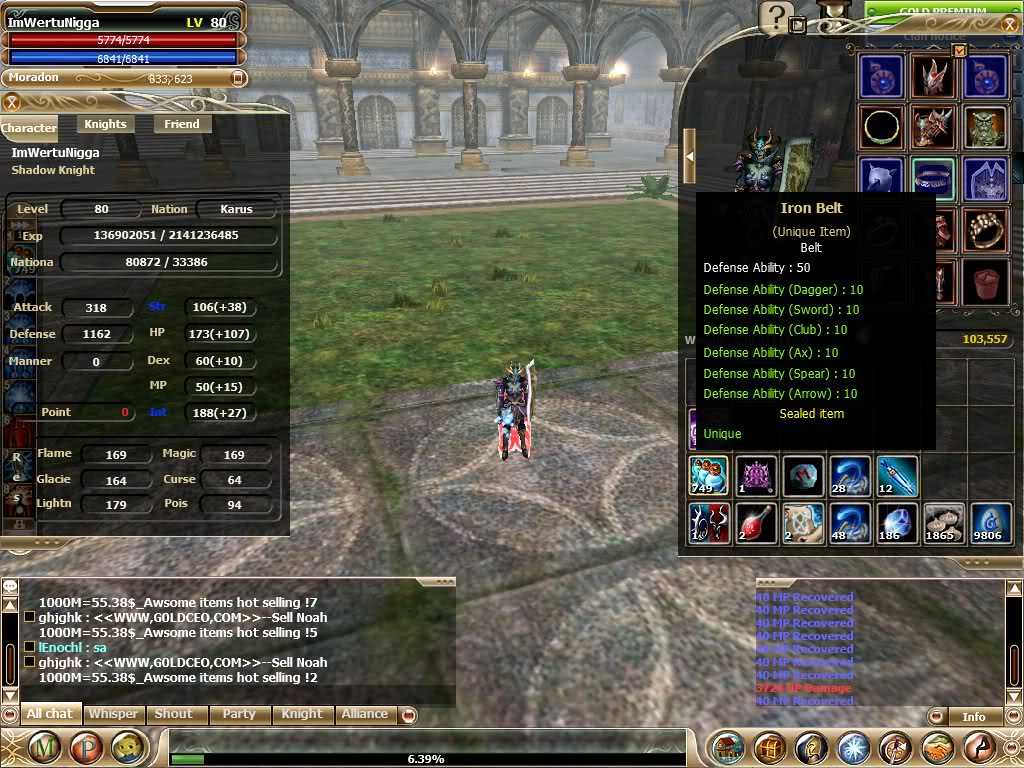
Task: Click the equipped gold necklace slot
Action: (x=881, y=127)
